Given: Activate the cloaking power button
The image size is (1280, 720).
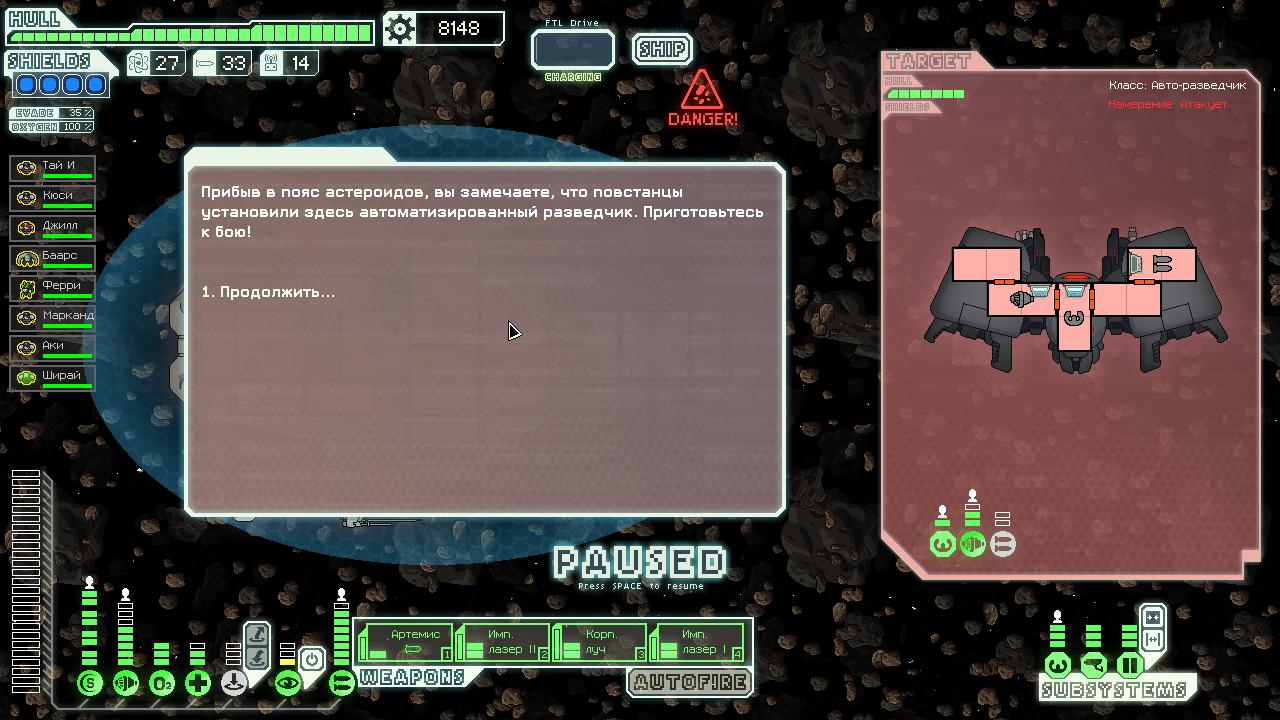Looking at the screenshot, I should pyautogui.click(x=312, y=660).
